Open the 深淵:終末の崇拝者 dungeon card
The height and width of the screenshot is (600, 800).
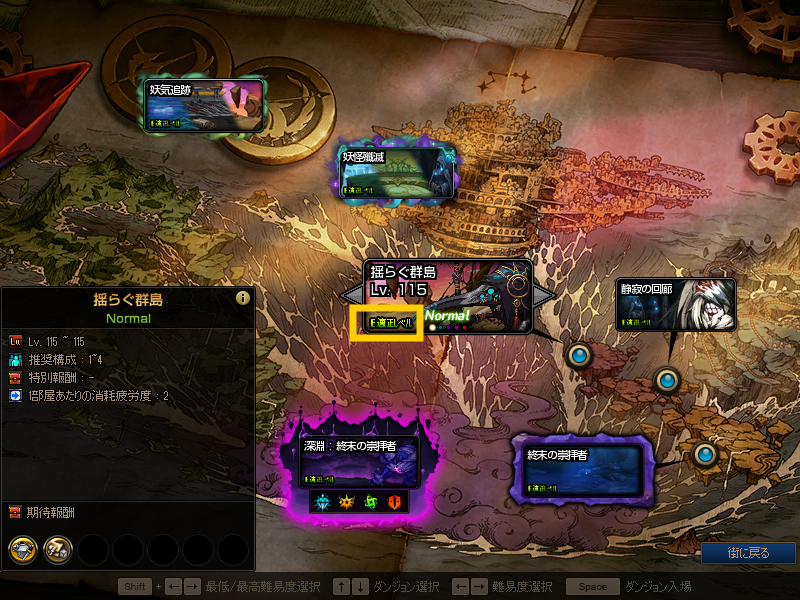(x=359, y=462)
